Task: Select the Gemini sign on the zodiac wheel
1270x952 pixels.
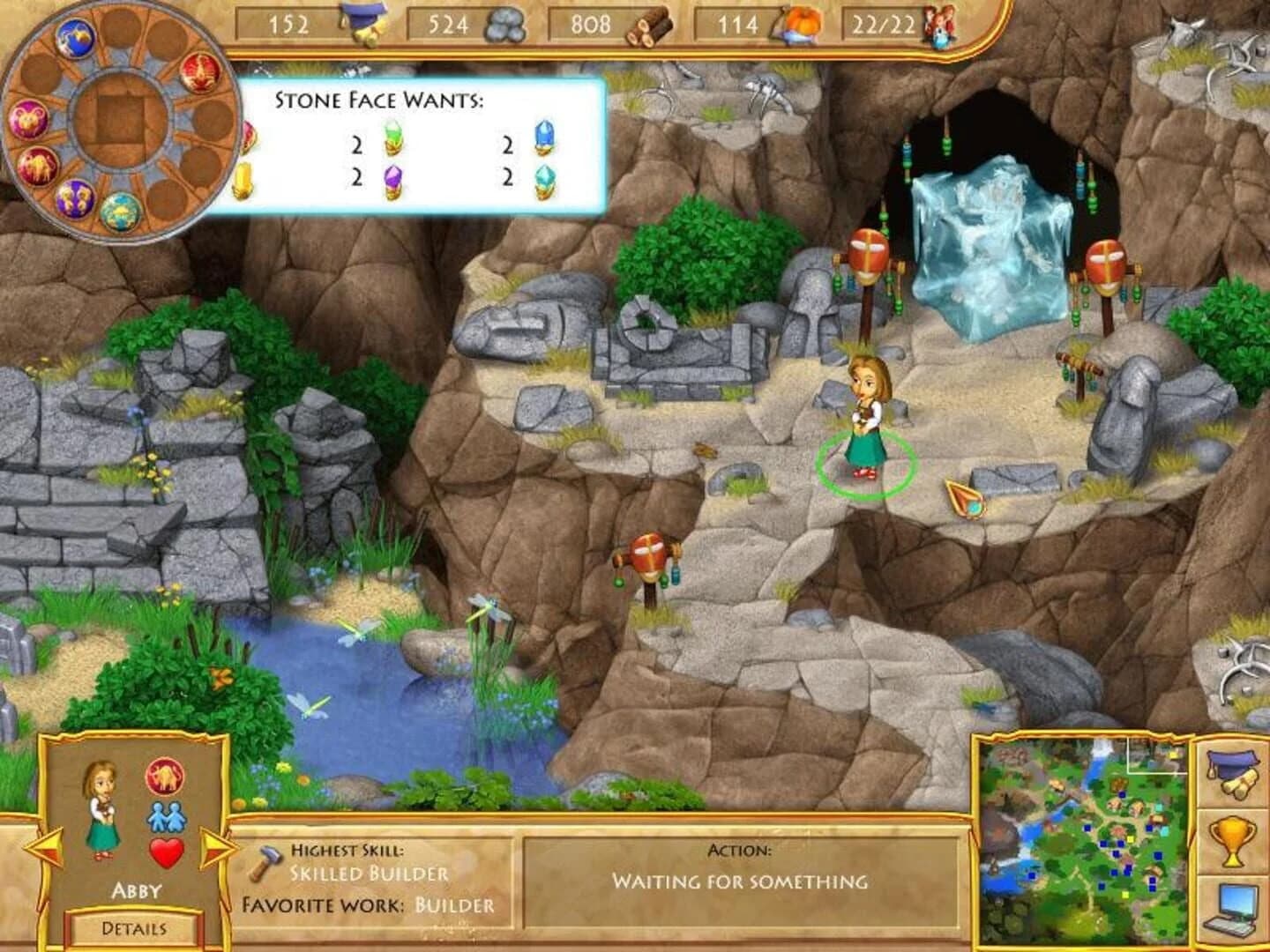Action: point(74,197)
